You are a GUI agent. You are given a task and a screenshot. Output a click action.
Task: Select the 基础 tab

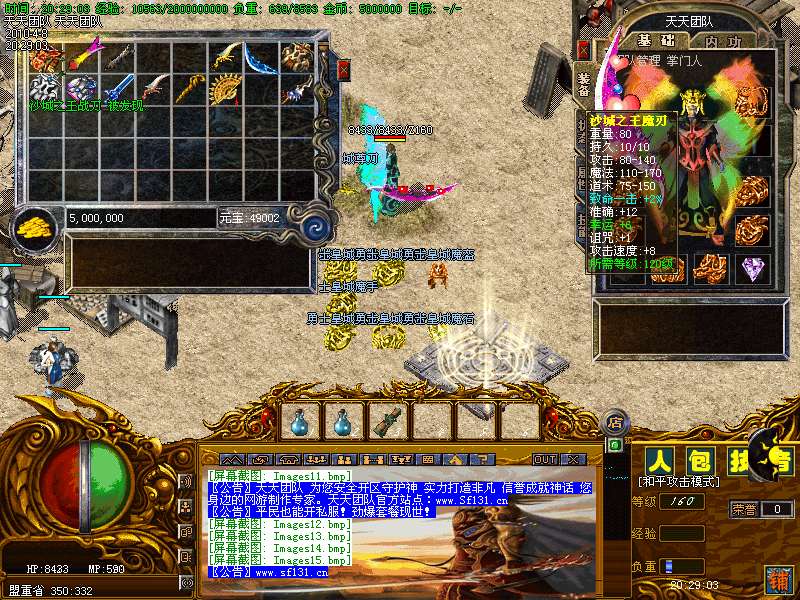tap(655, 41)
